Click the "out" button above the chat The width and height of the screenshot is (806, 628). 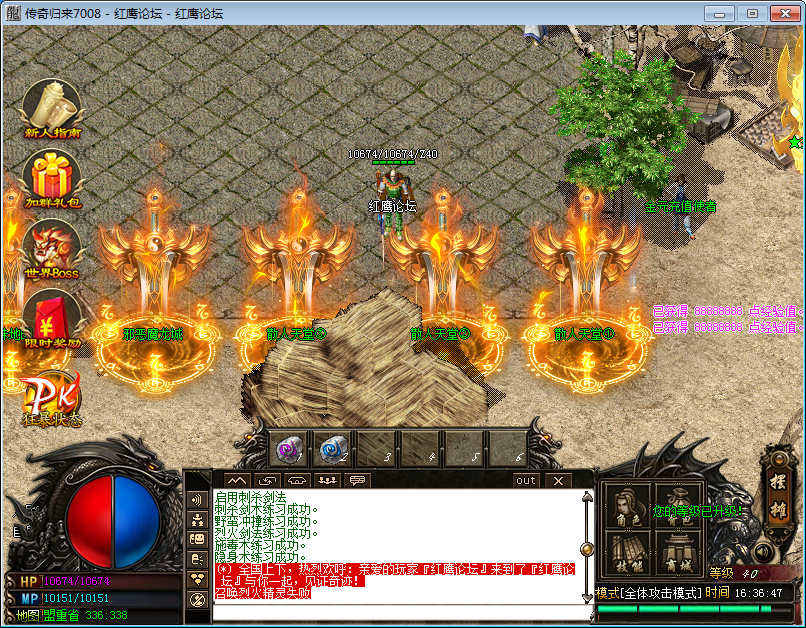pyautogui.click(x=526, y=481)
